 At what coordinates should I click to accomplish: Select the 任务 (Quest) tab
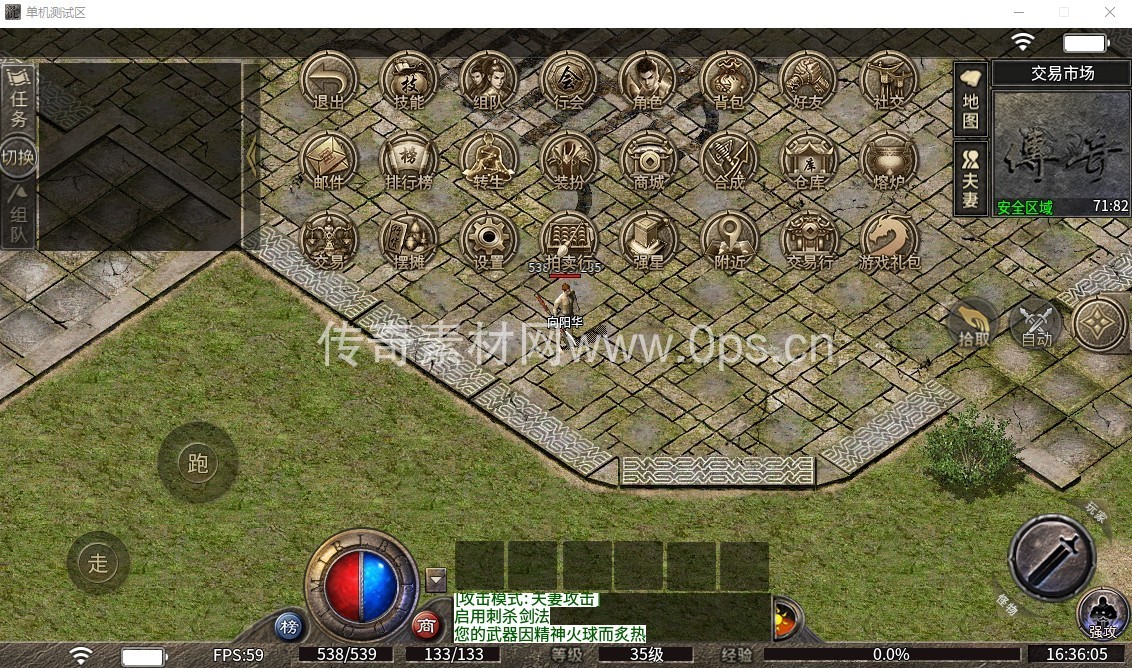[18, 100]
